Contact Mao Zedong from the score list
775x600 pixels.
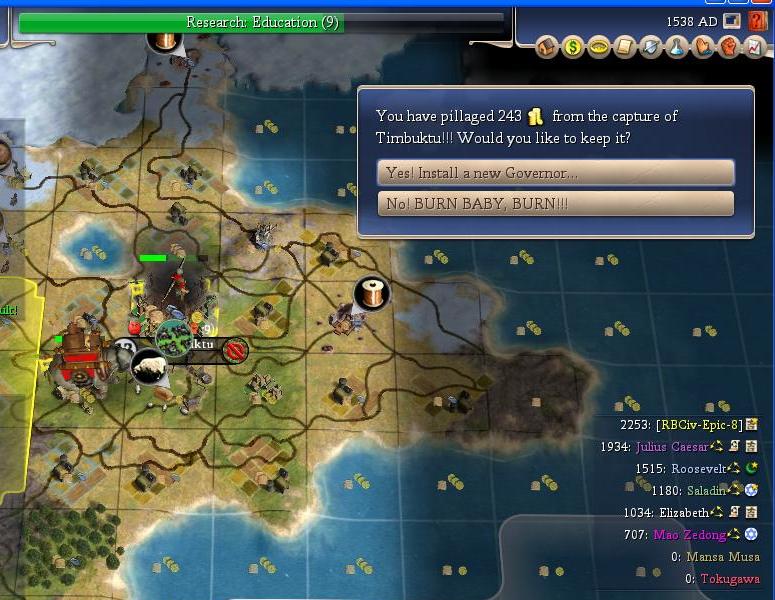point(692,535)
